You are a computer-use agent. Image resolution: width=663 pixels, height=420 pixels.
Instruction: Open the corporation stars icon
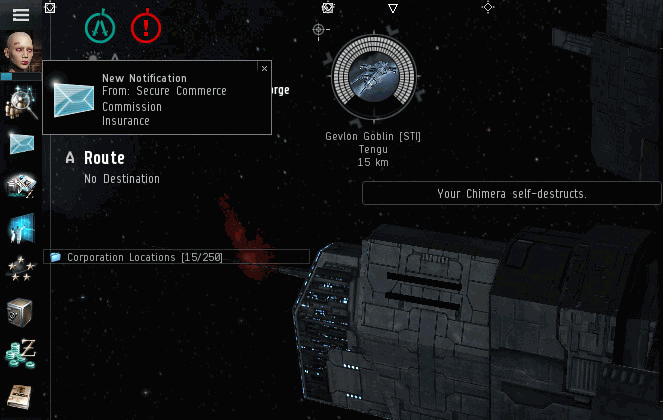[21, 269]
